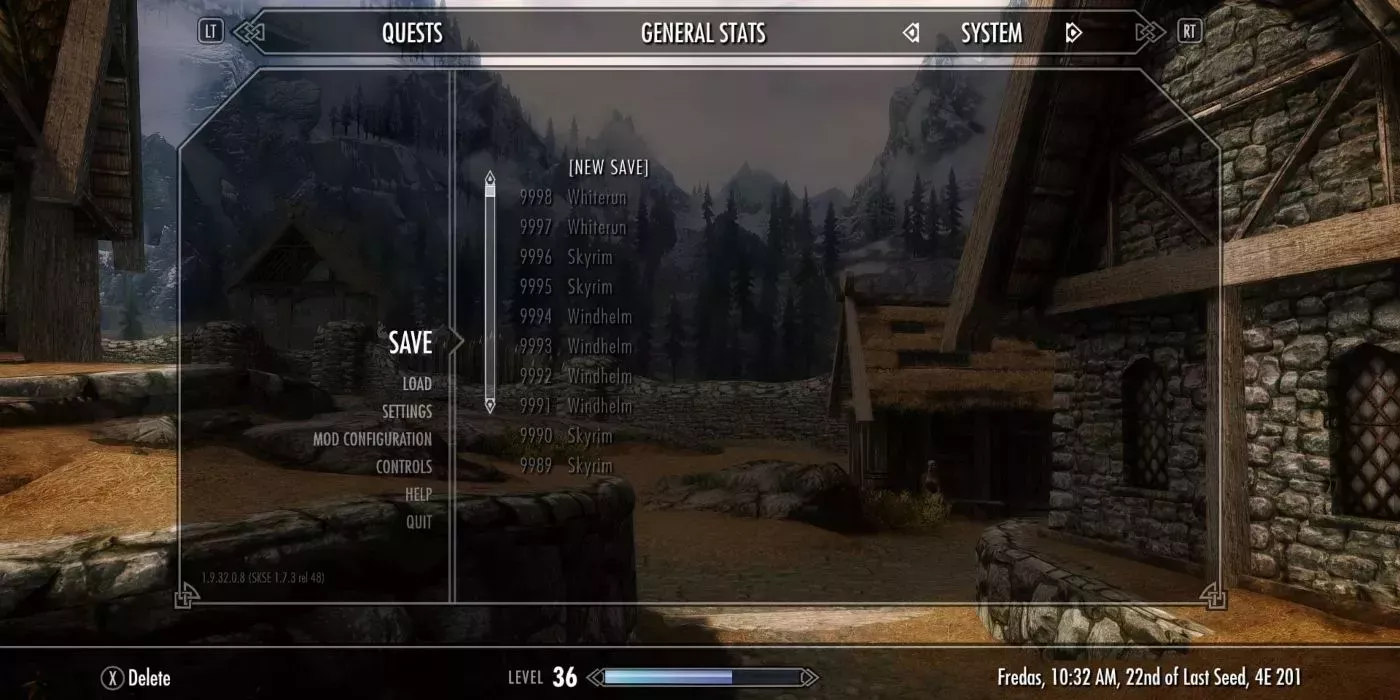Create a new save with [NEW SAVE]
1400x700 pixels.
tap(608, 168)
